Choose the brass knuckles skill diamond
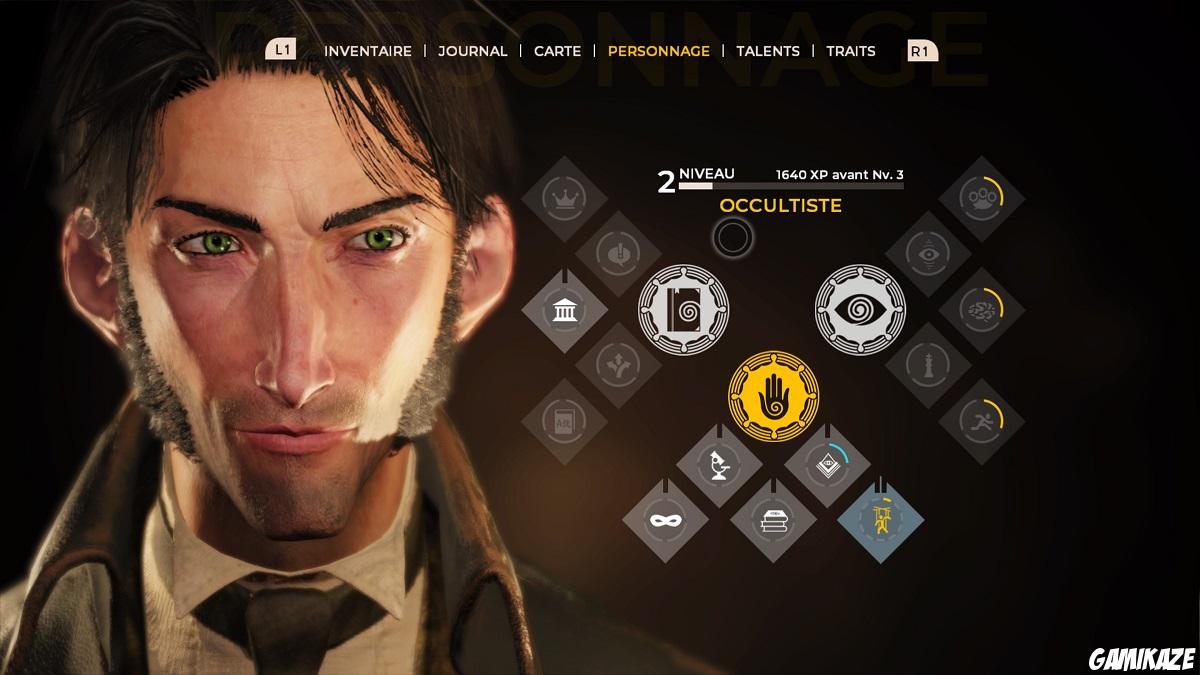 [x=982, y=198]
